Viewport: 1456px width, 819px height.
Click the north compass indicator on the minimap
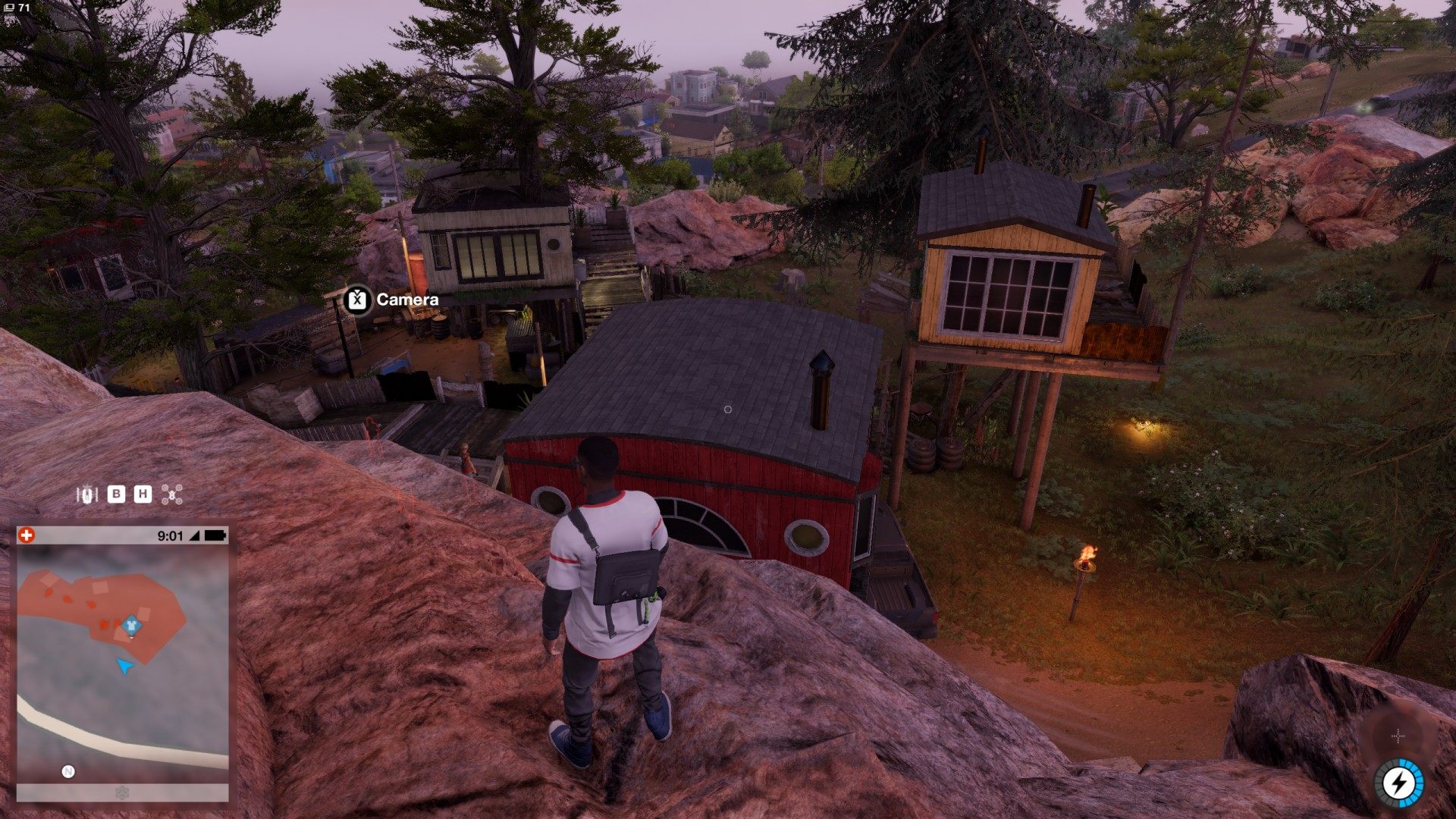point(68,772)
